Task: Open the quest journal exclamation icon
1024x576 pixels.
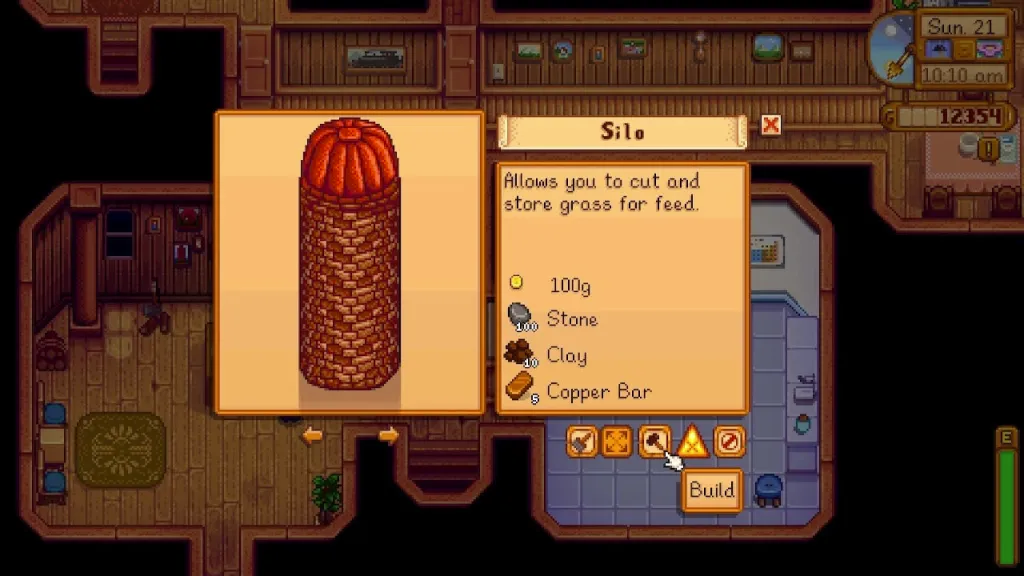Action: point(989,149)
